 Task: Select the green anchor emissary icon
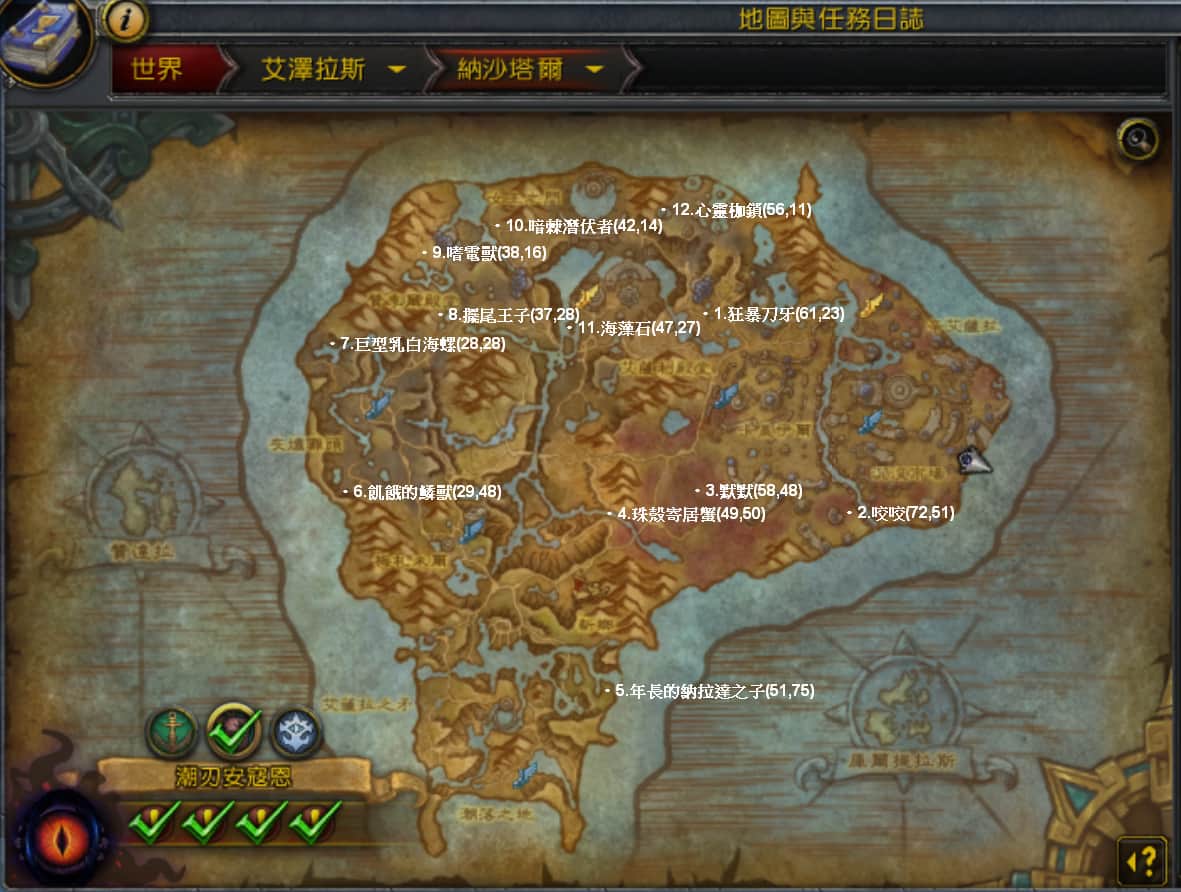[172, 733]
